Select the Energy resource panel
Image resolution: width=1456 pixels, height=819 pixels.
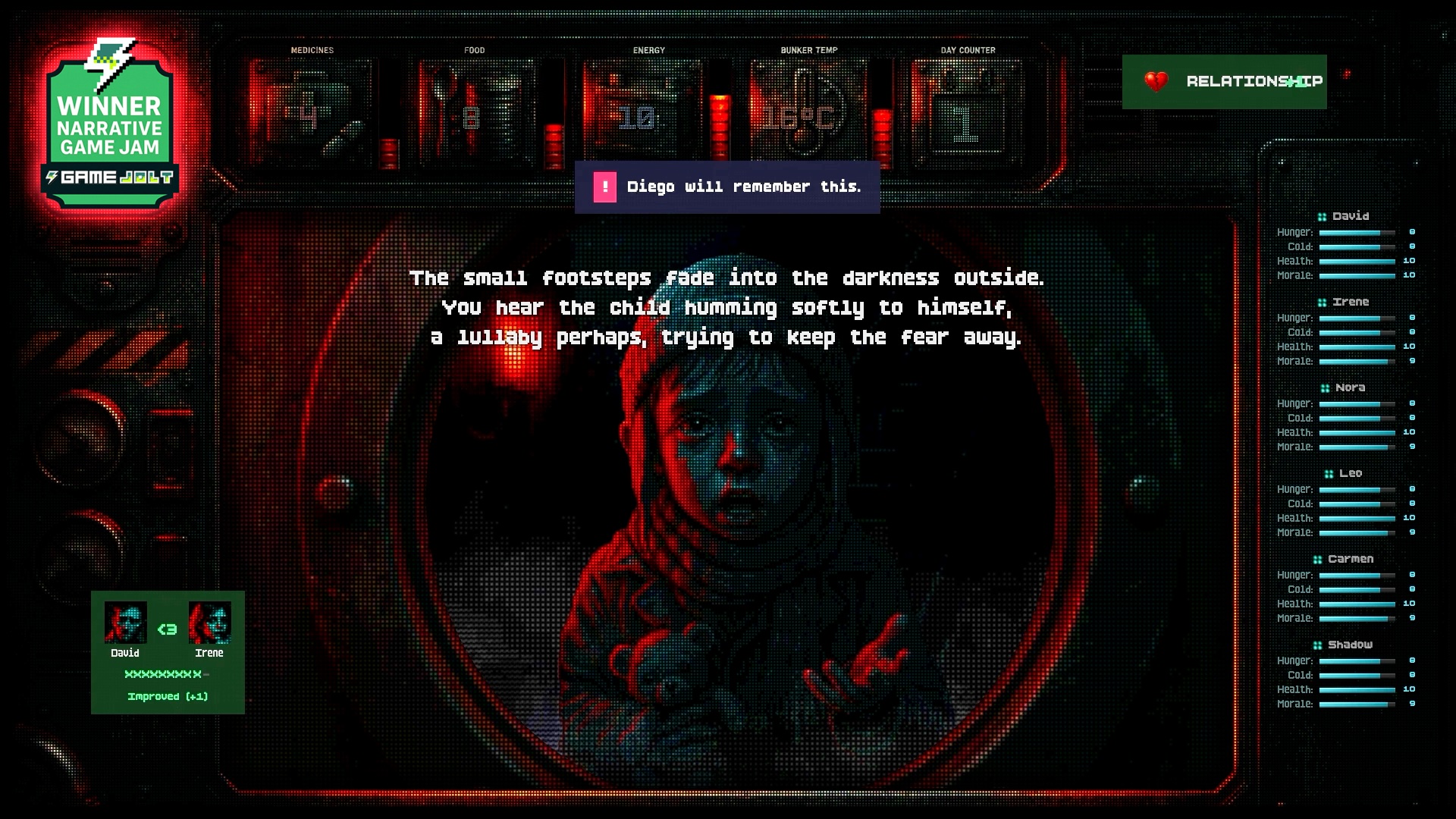[x=643, y=114]
